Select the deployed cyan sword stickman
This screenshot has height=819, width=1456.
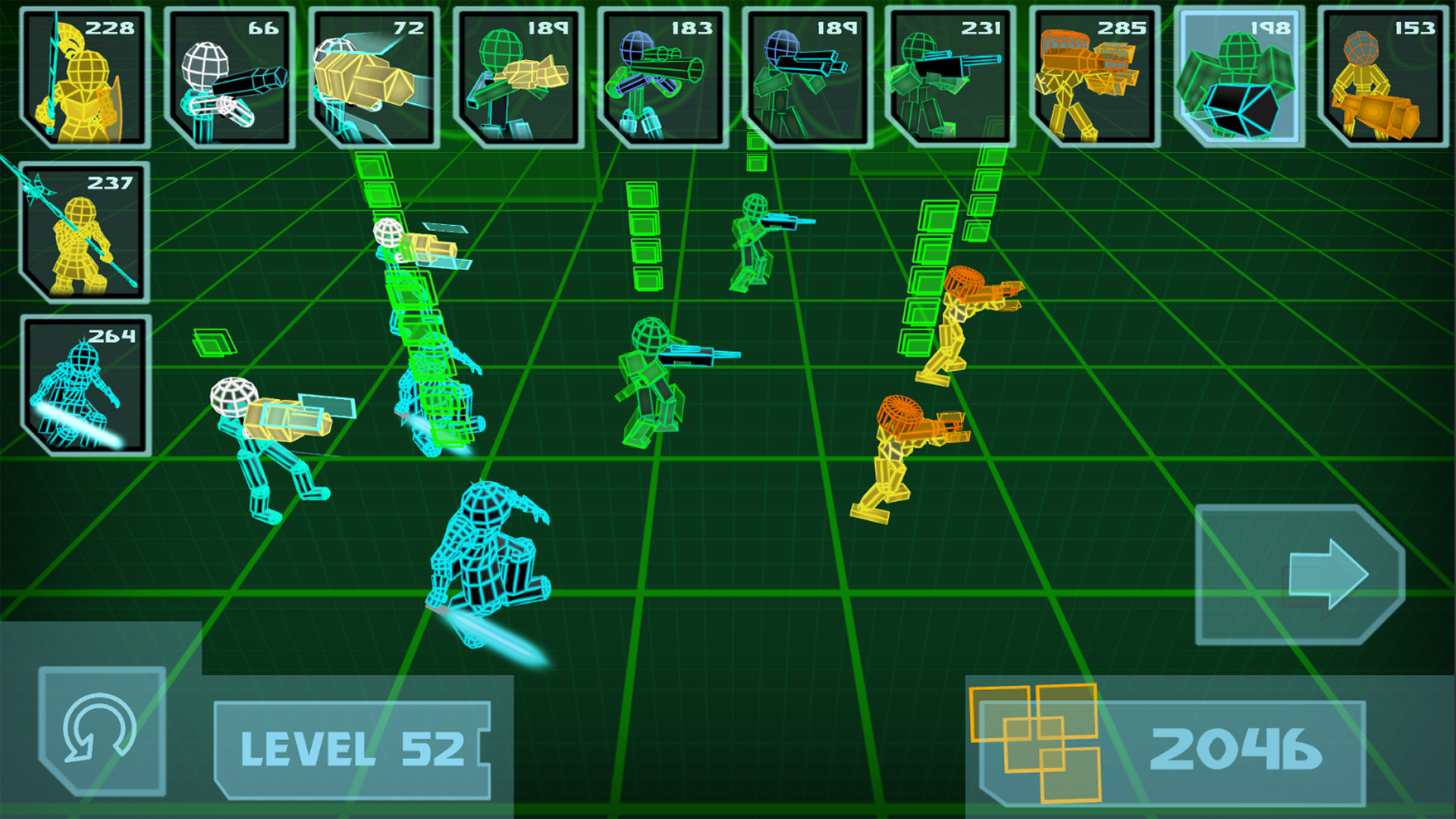point(485,561)
